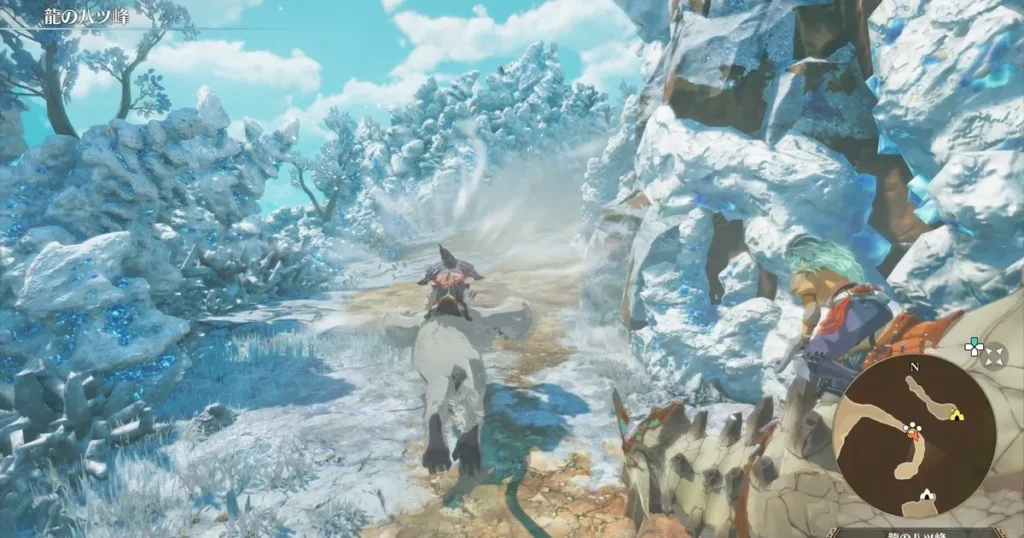
Task: Select the yellow den marker on minimap
Action: [x=956, y=415]
